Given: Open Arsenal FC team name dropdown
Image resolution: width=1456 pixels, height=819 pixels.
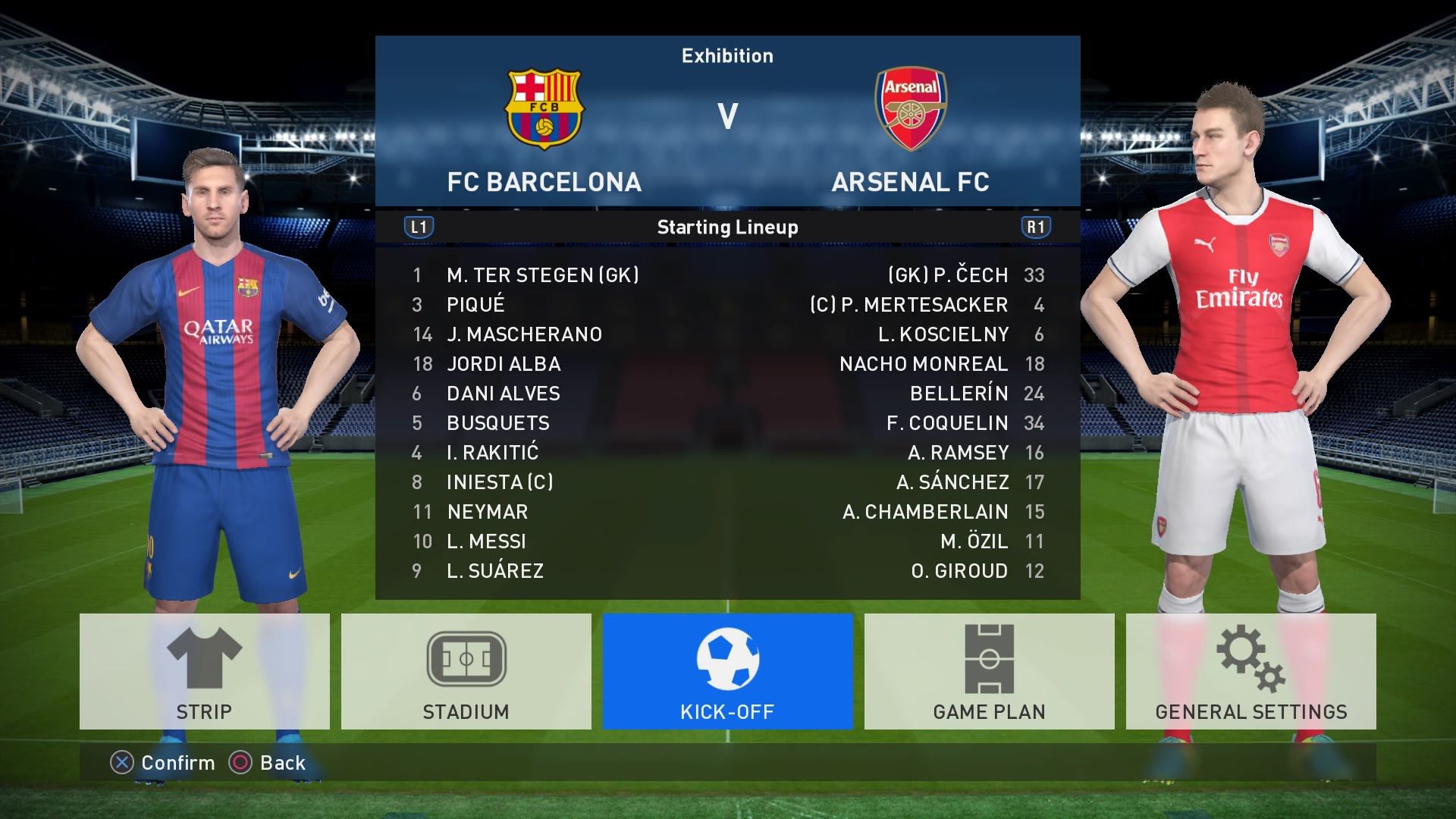Looking at the screenshot, I should (909, 181).
